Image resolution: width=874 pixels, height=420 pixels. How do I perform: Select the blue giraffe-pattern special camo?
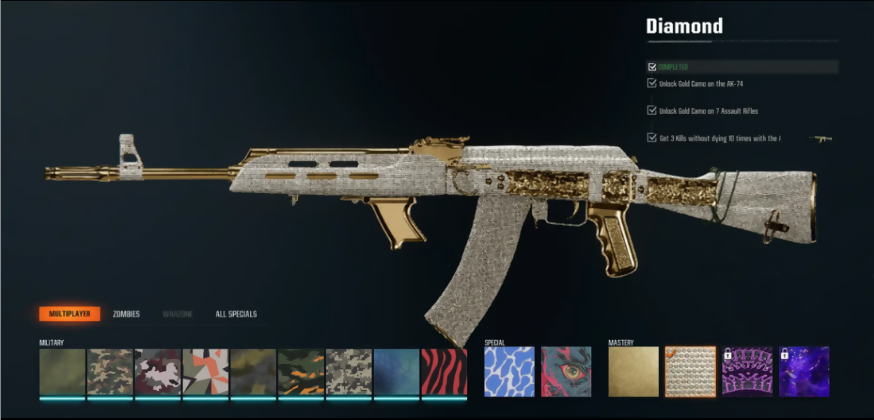tap(508, 372)
